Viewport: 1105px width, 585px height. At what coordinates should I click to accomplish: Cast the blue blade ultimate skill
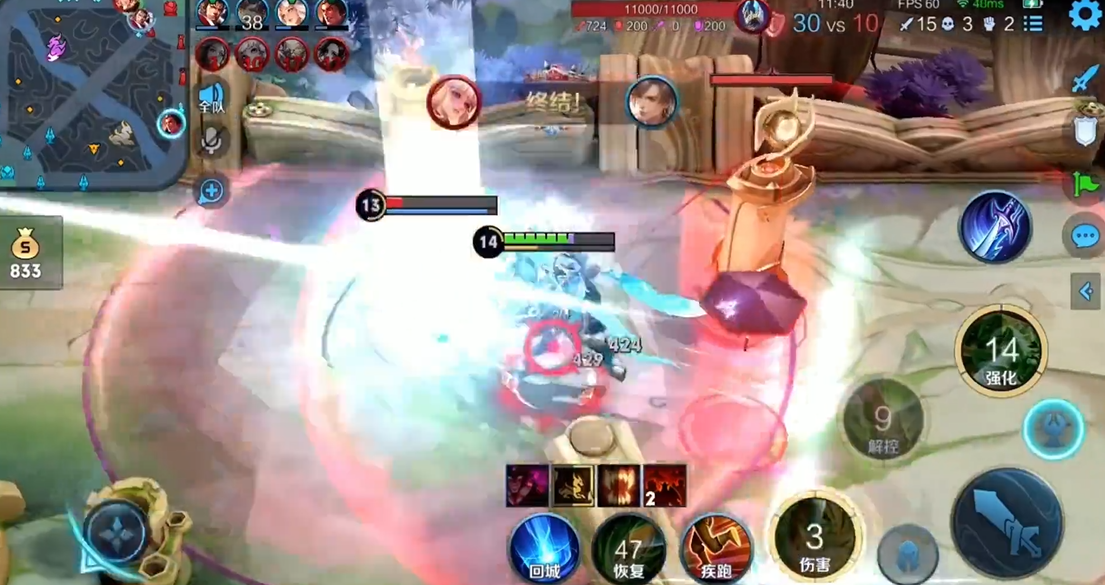[995, 226]
